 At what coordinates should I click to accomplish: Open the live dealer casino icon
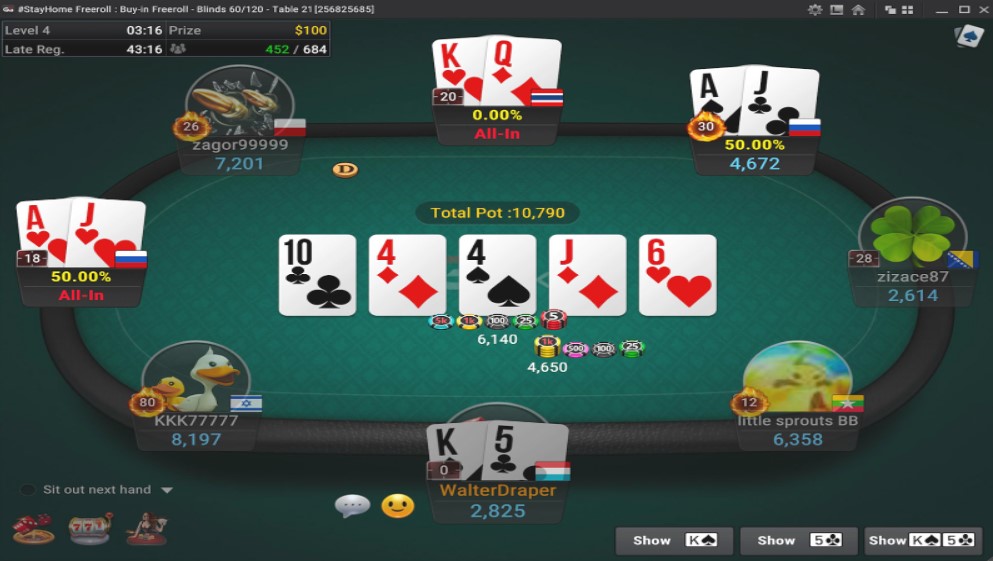(x=146, y=528)
